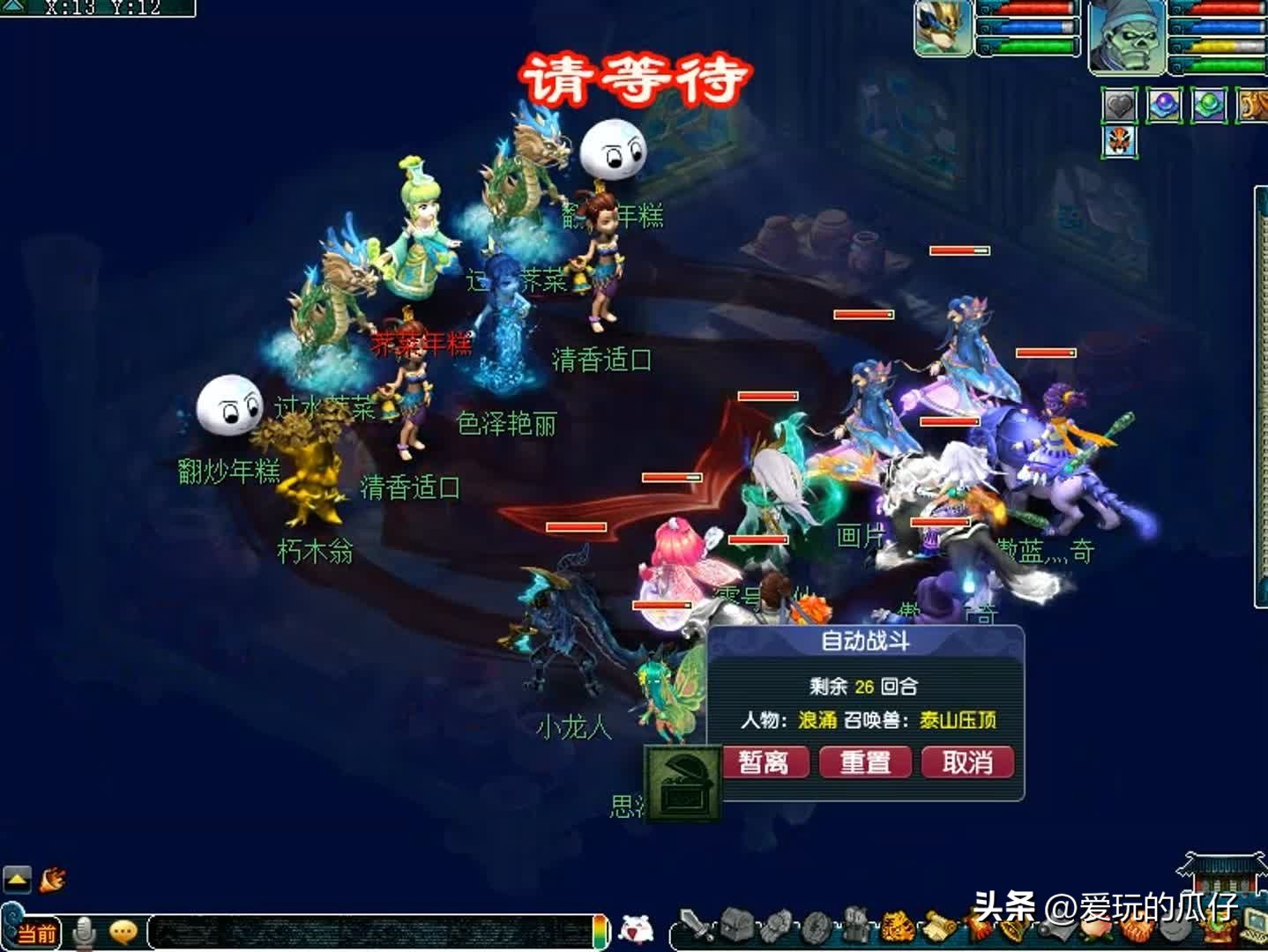Click the purple orb buff icon top right
The image size is (1268, 952).
[x=1166, y=104]
